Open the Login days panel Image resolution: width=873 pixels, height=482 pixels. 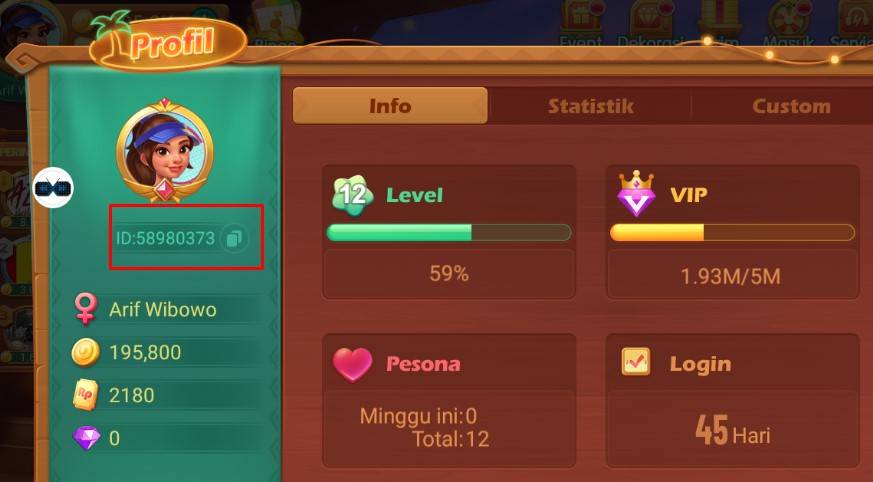(x=732, y=398)
